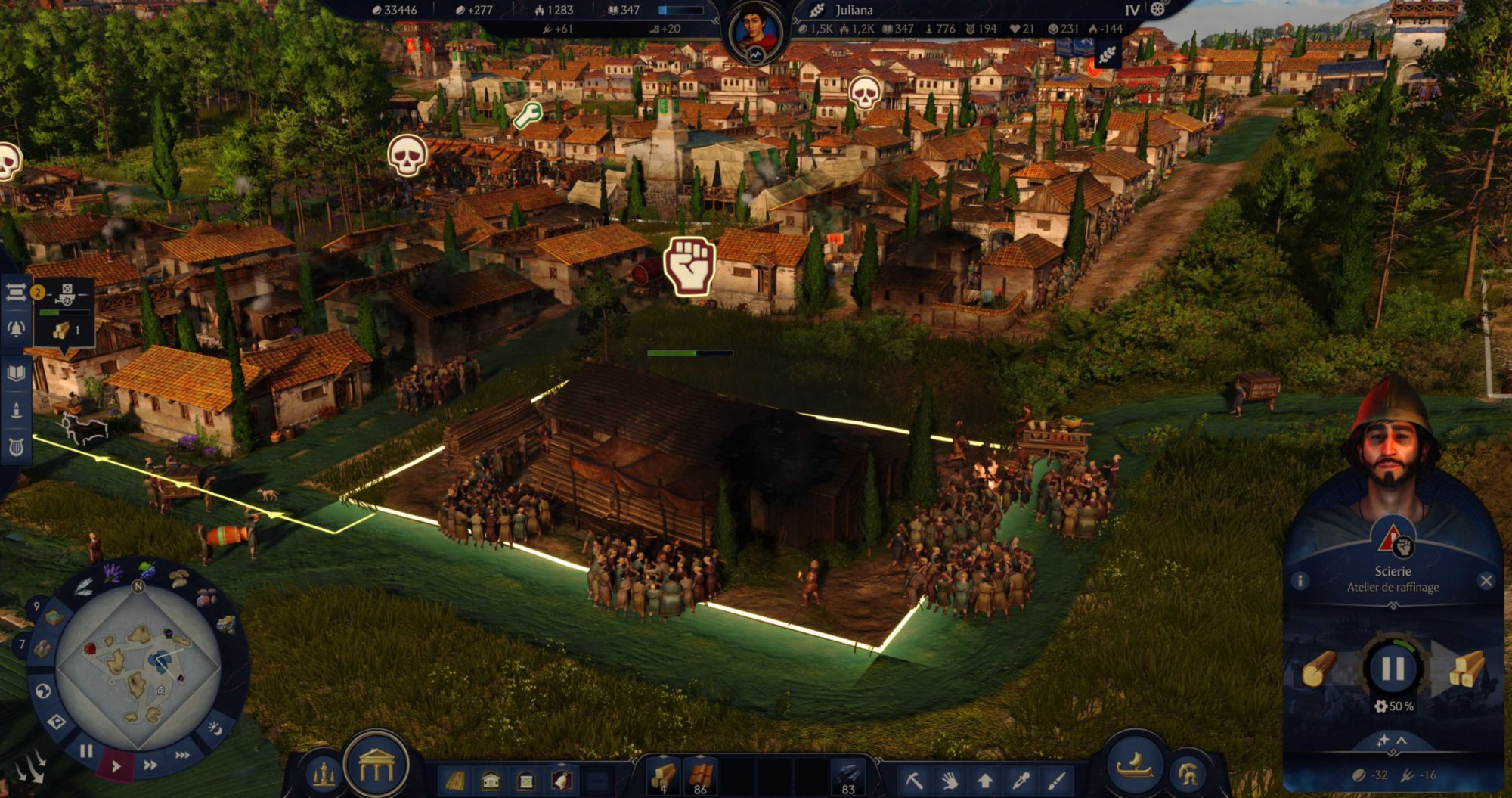The image size is (1512, 798).
Task: Close the Scierie building panel
Action: coord(1486,581)
